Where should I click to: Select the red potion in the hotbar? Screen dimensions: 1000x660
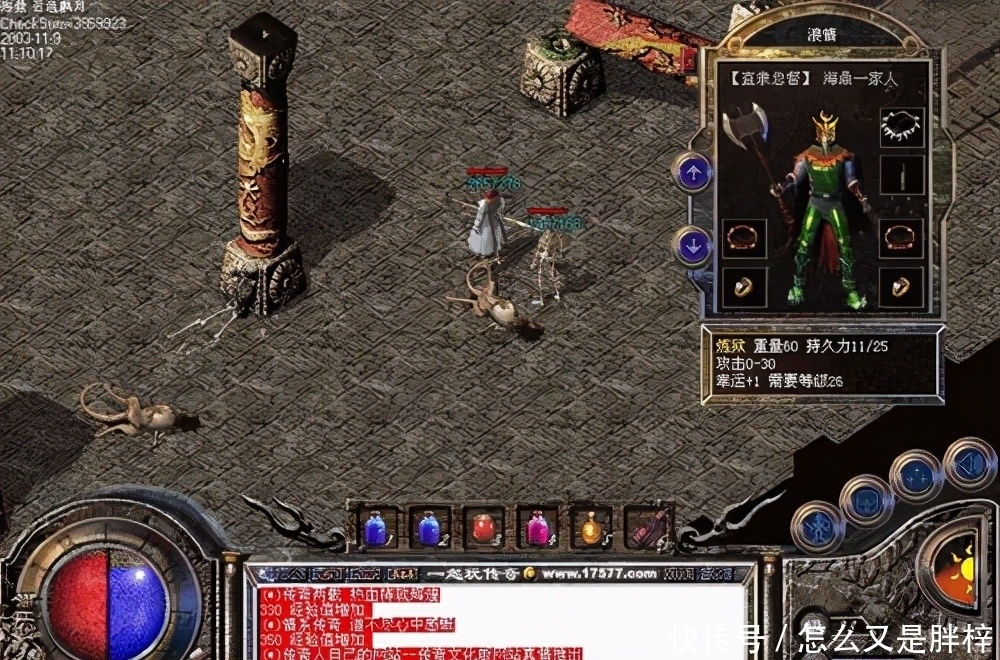coord(484,528)
